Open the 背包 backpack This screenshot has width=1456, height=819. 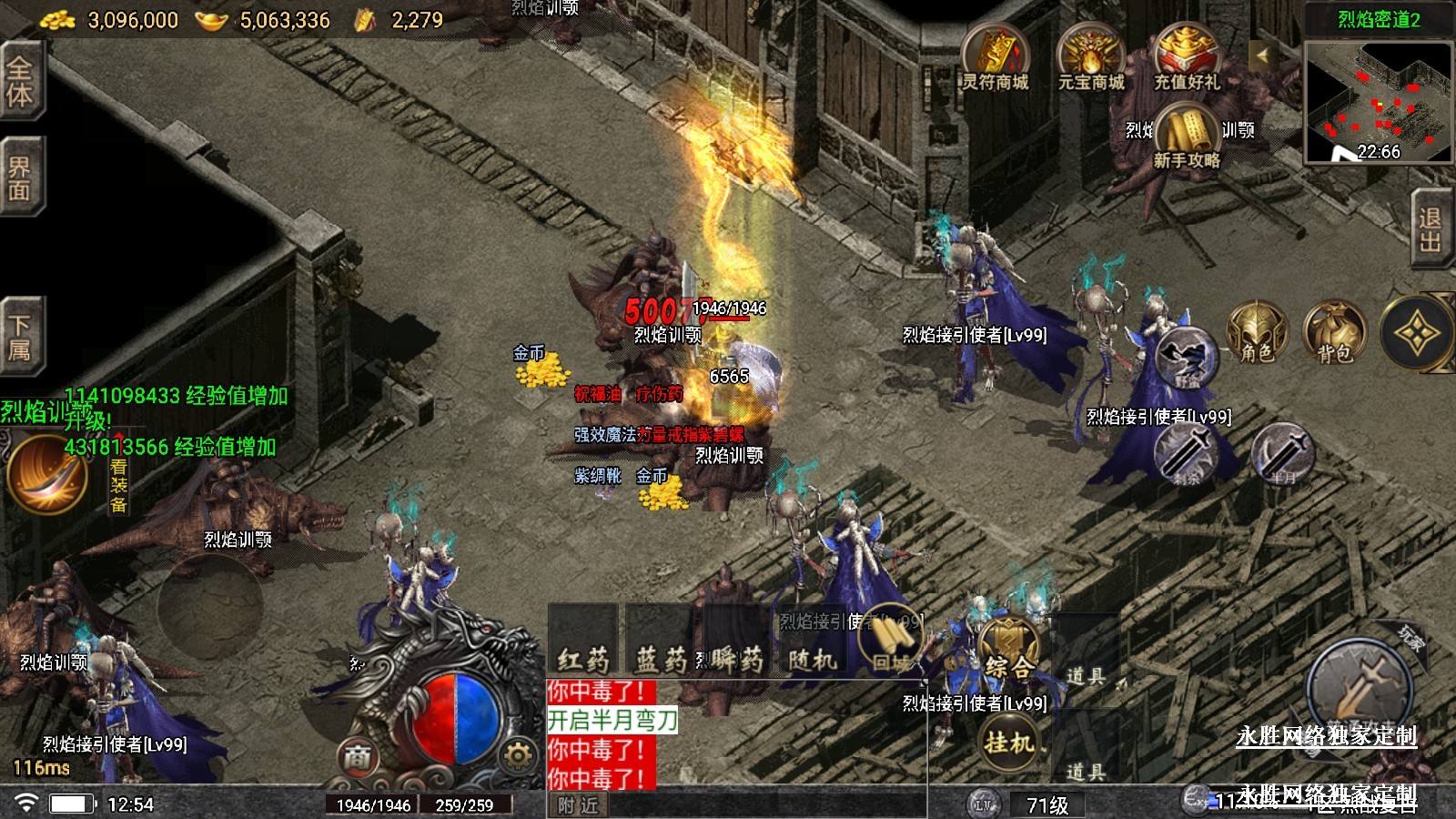coord(1334,334)
